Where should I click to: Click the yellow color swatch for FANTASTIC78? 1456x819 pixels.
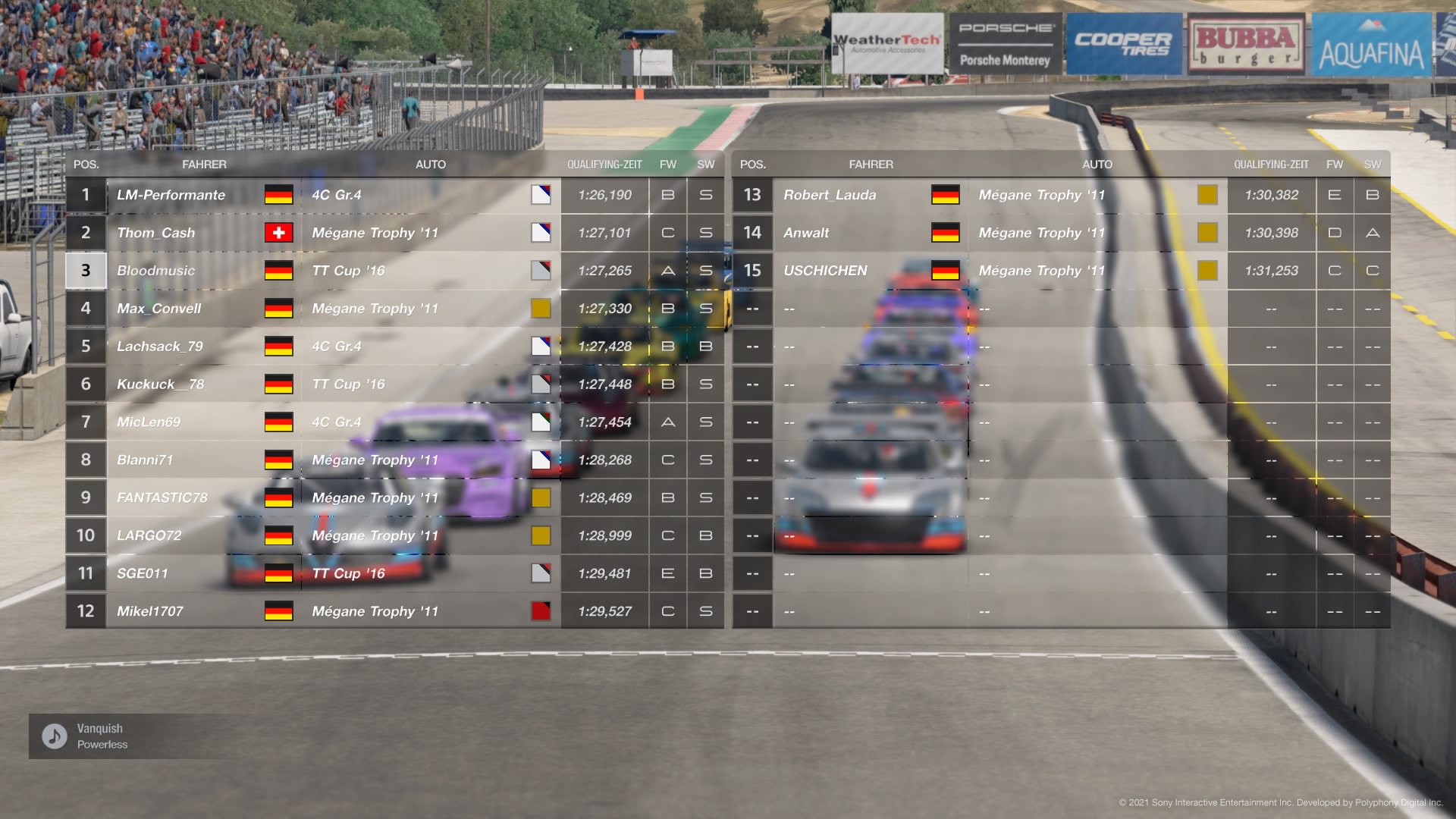click(x=541, y=497)
